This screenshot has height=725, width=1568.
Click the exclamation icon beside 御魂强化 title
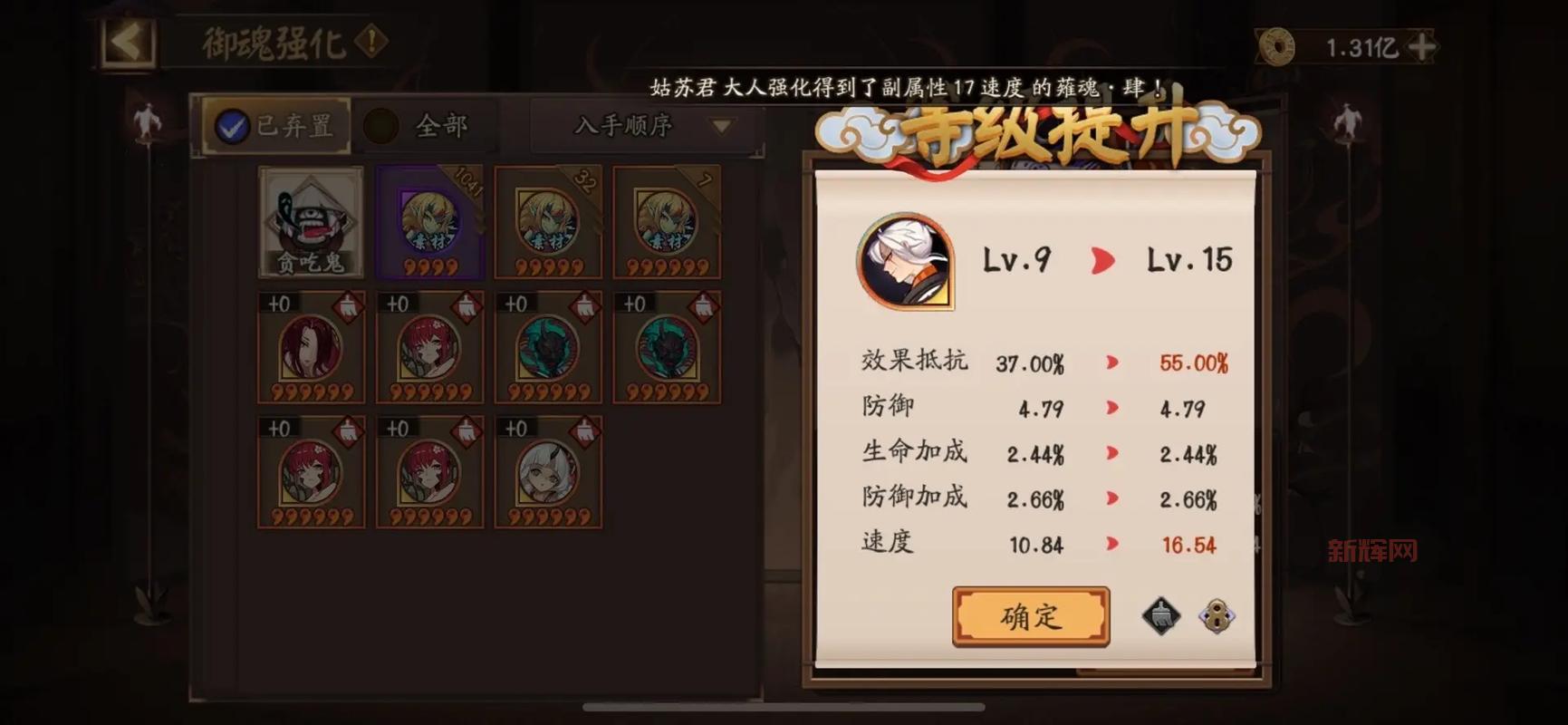374,41
